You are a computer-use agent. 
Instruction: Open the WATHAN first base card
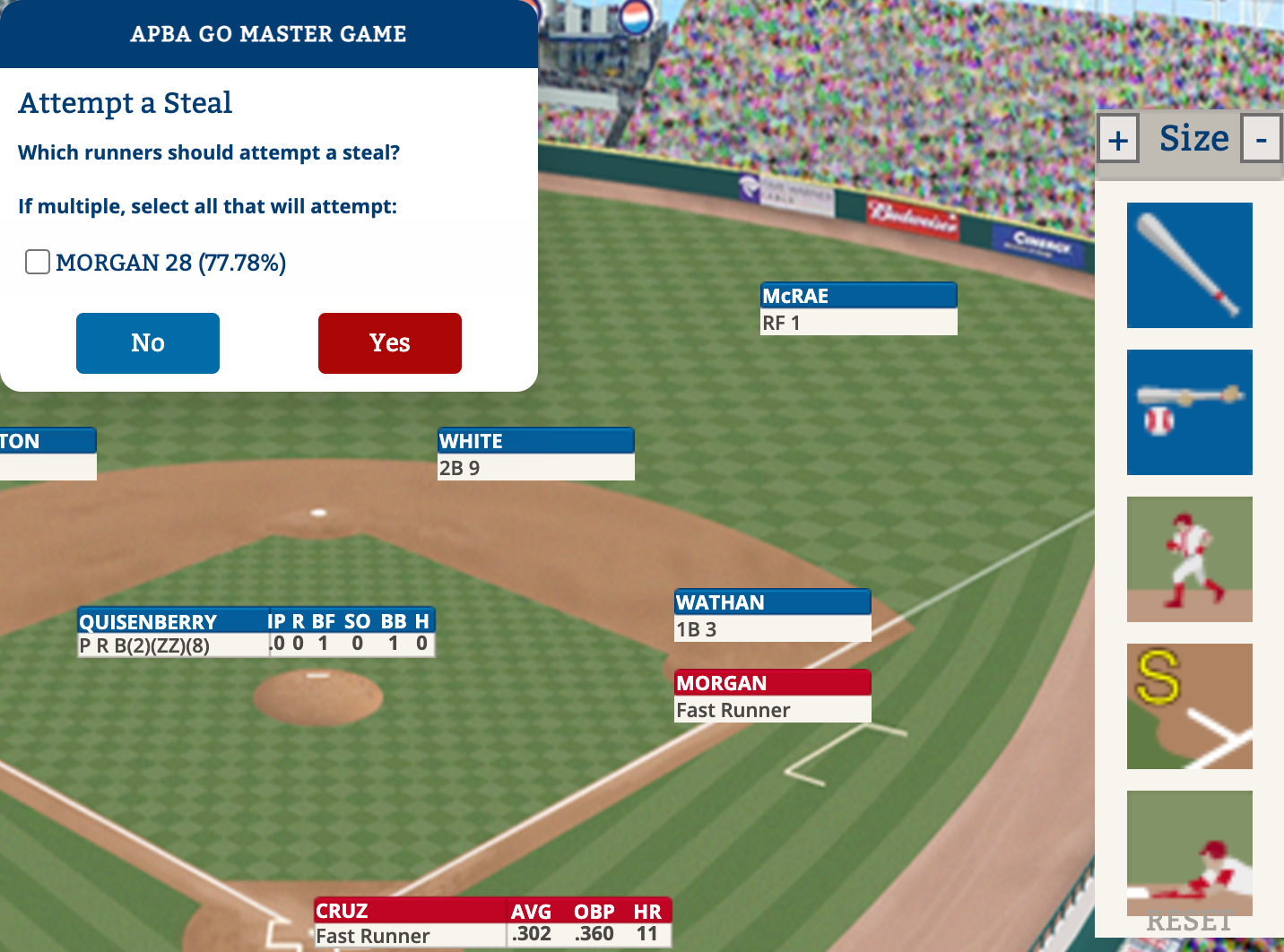[x=772, y=615]
